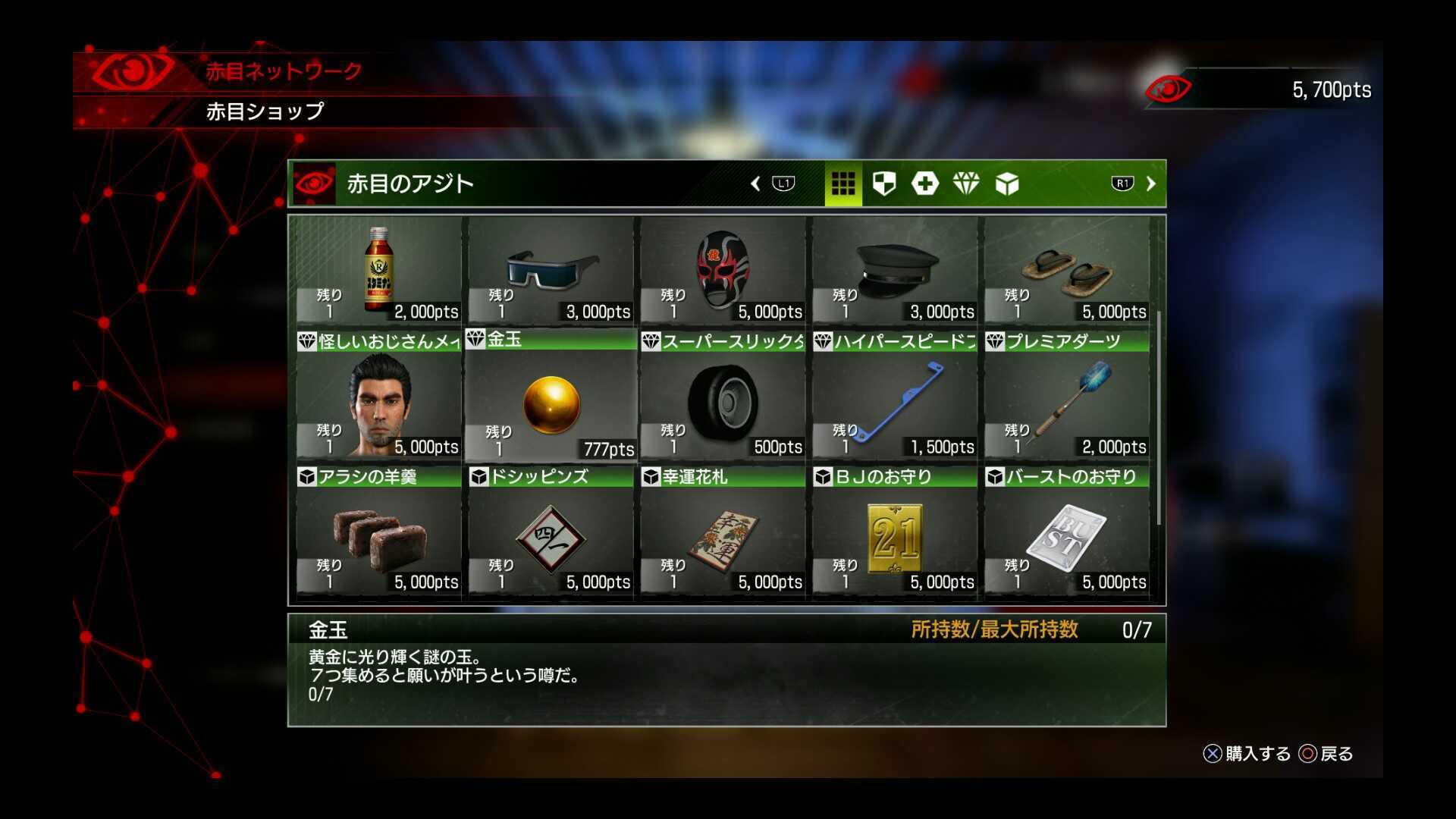Image resolution: width=1456 pixels, height=819 pixels.
Task: Select the cross recovery items category icon
Action: (x=926, y=184)
